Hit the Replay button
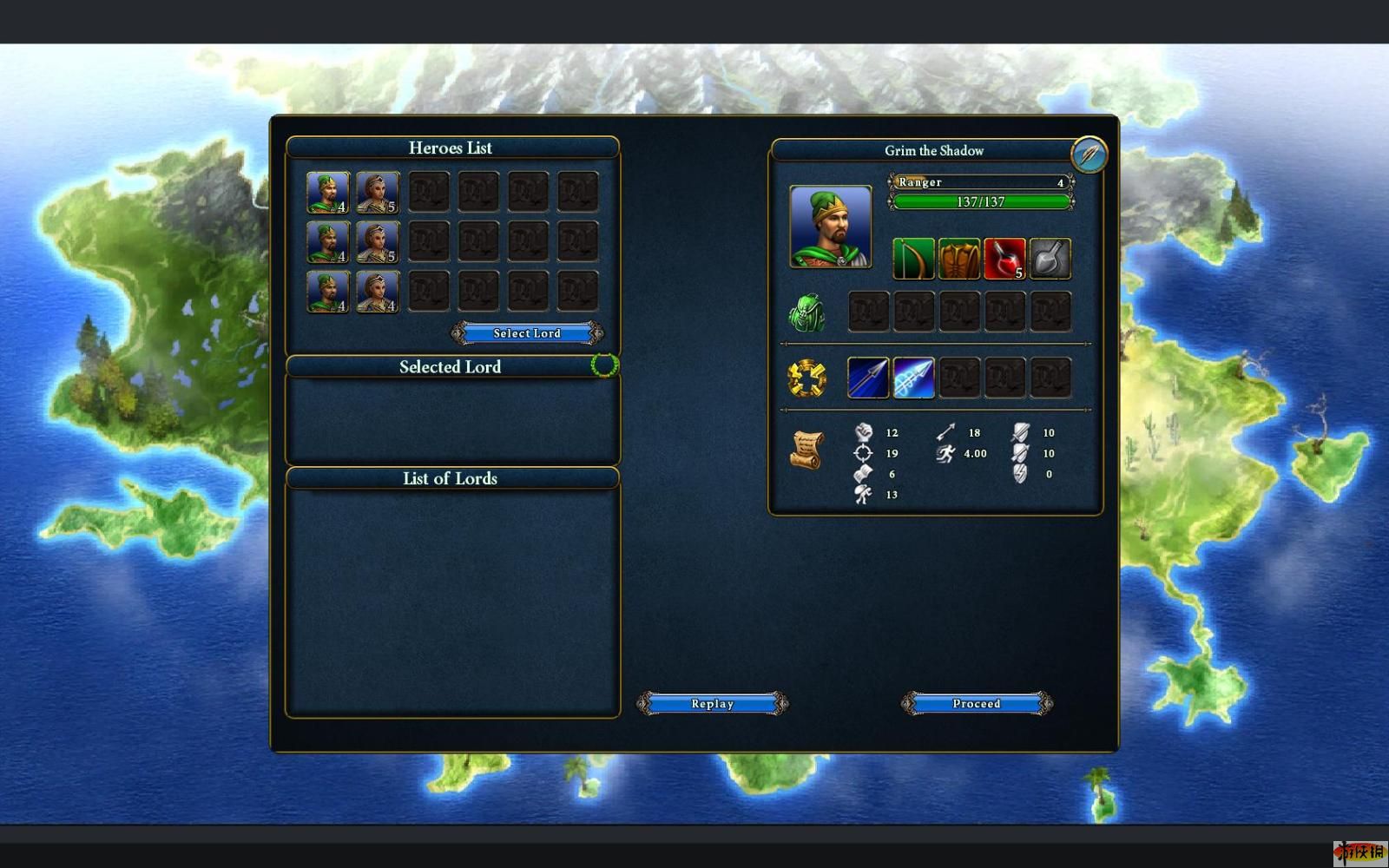This screenshot has height=868, width=1389. 712,703
